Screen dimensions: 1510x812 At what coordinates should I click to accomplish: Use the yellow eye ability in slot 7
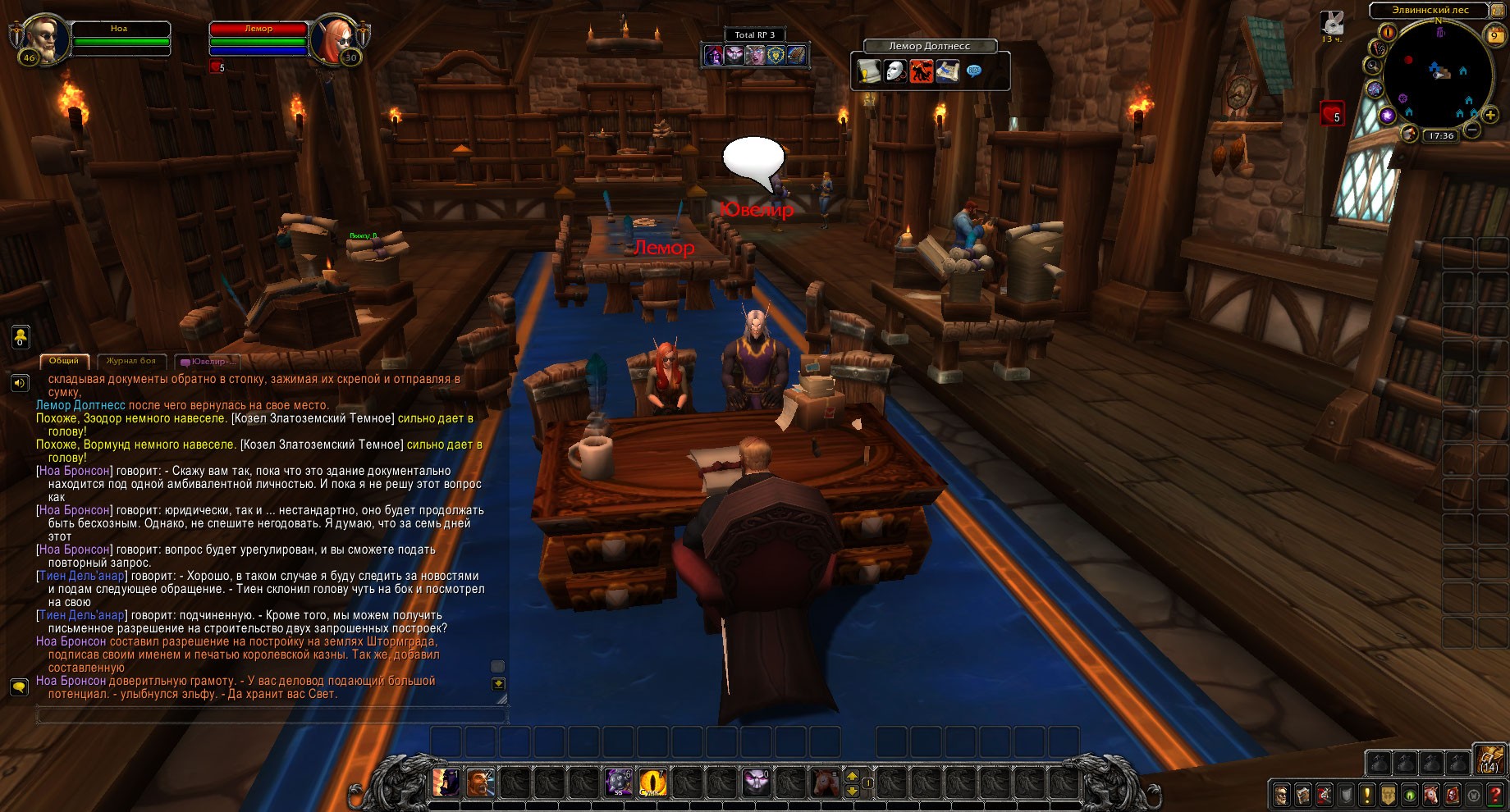(x=653, y=782)
